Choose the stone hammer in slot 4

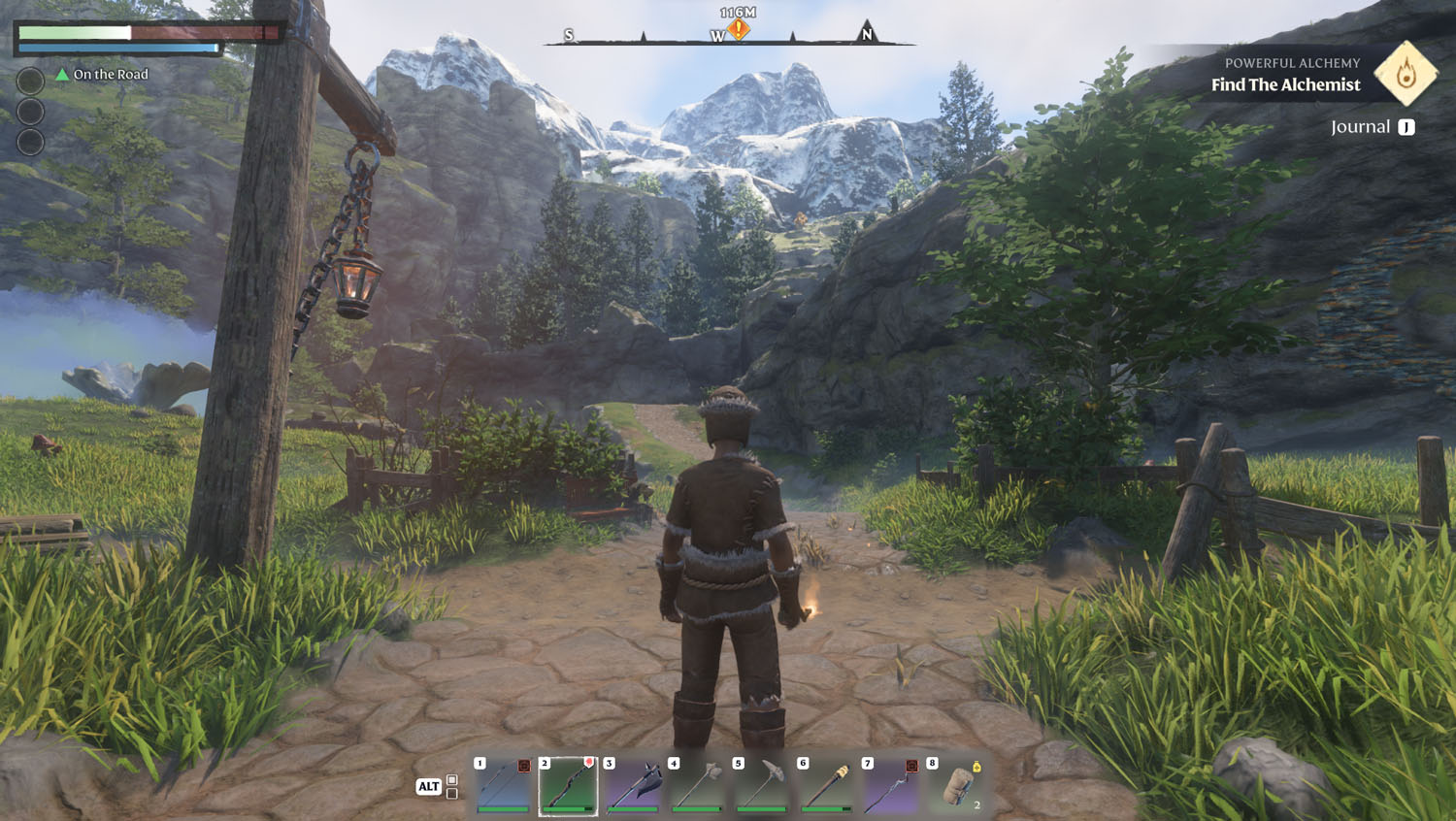click(x=697, y=785)
